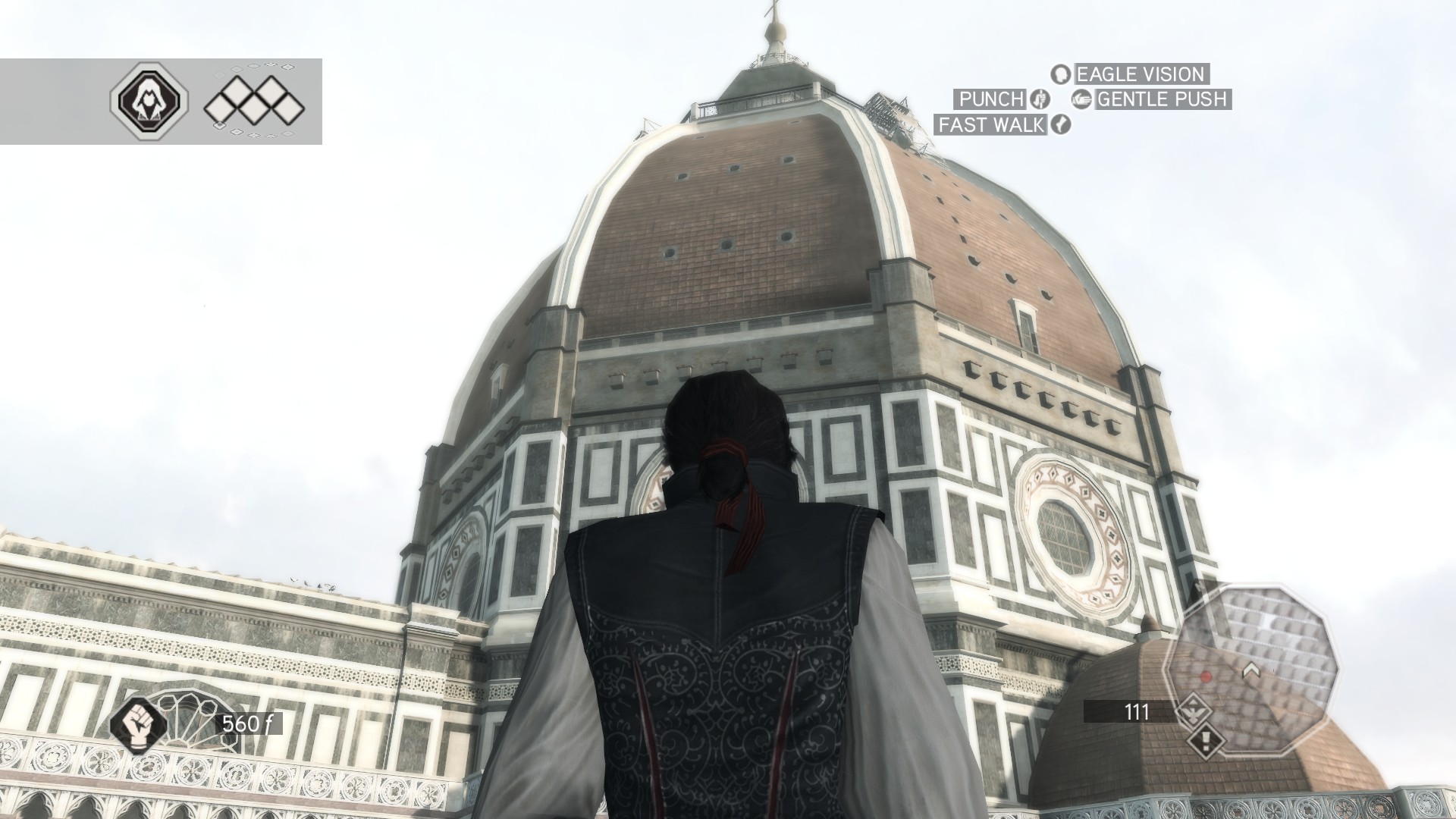Viewport: 1456px width, 819px height.
Task: Click the assassin hood notoriety icon
Action: 149,101
